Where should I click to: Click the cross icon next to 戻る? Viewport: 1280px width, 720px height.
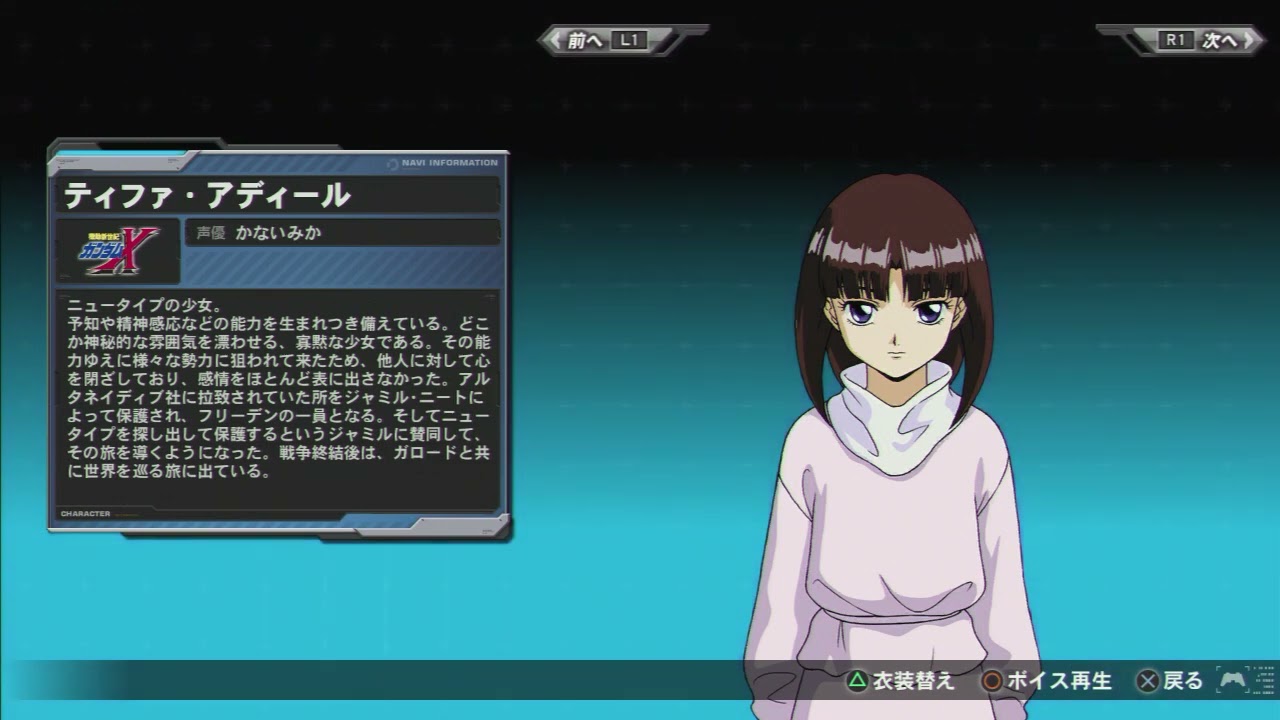pyautogui.click(x=1148, y=679)
